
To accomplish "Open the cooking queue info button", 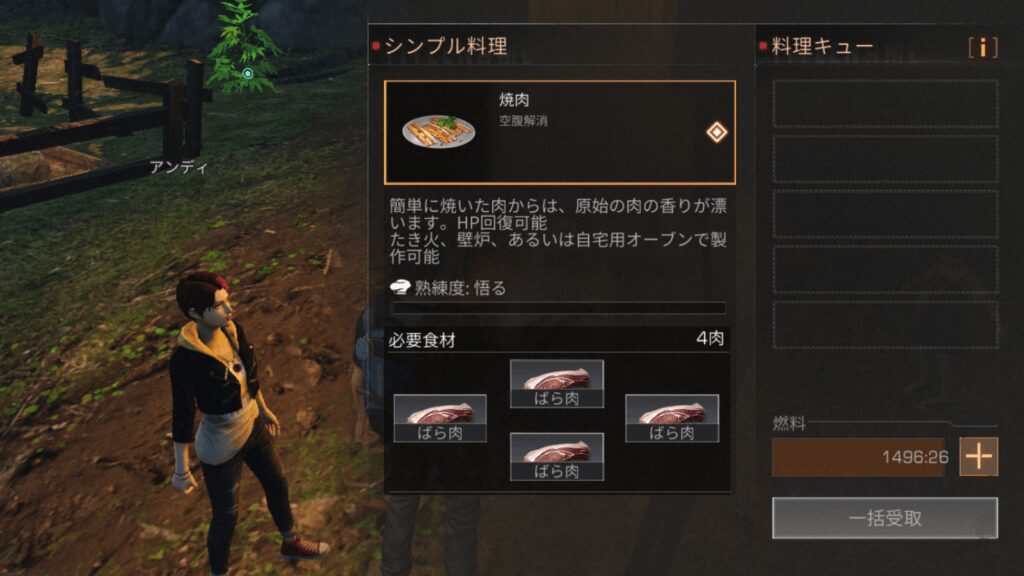I will click(983, 47).
